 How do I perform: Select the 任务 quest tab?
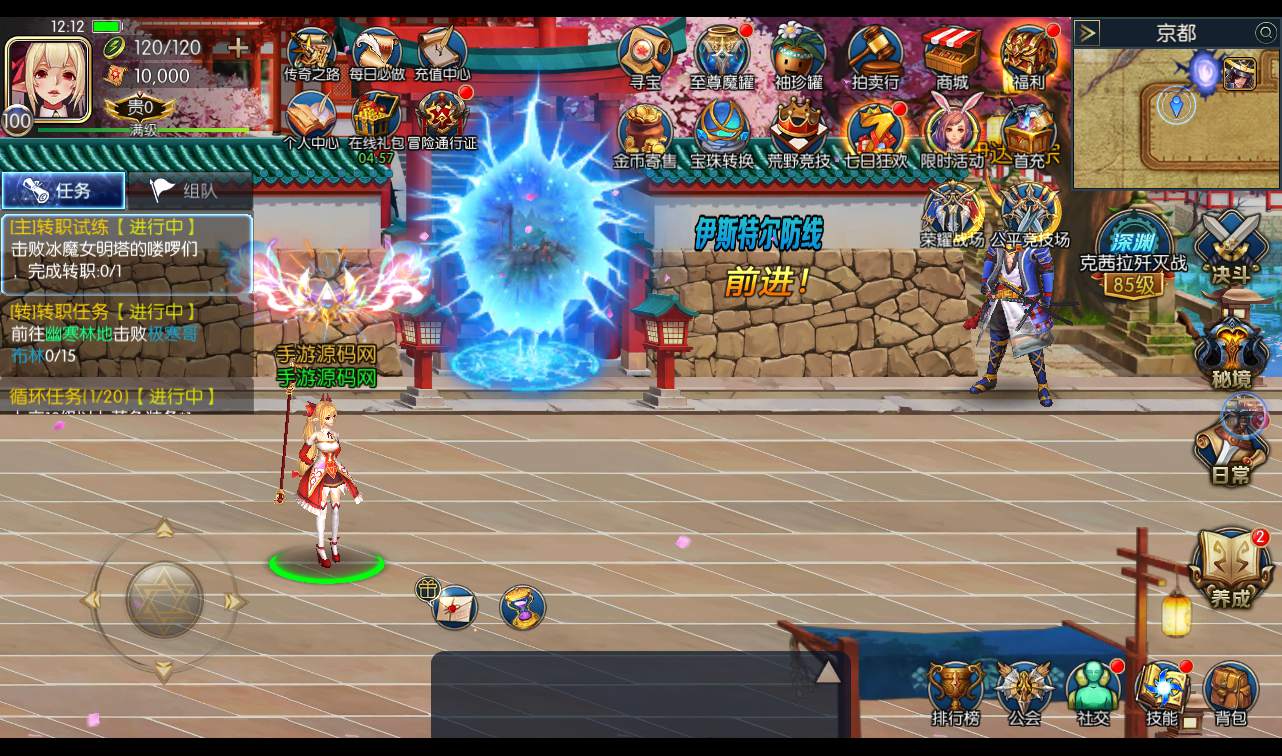pyautogui.click(x=63, y=190)
